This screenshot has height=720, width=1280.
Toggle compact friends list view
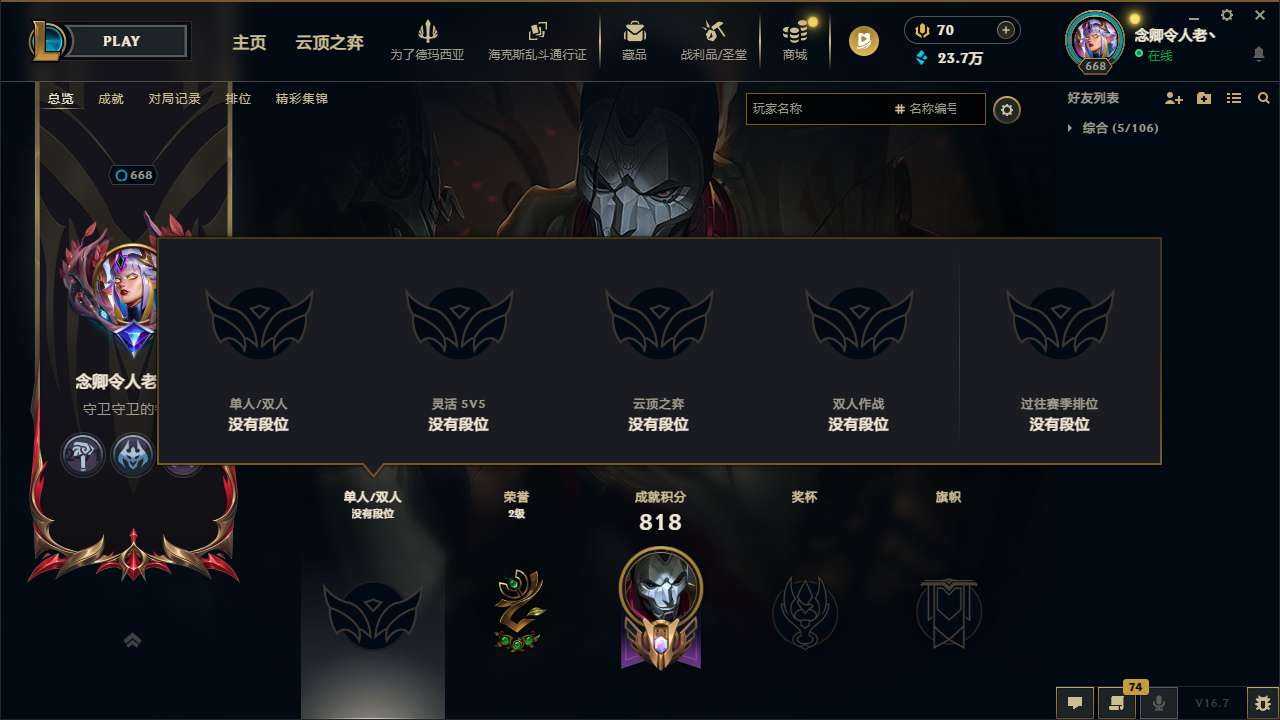(x=1233, y=98)
